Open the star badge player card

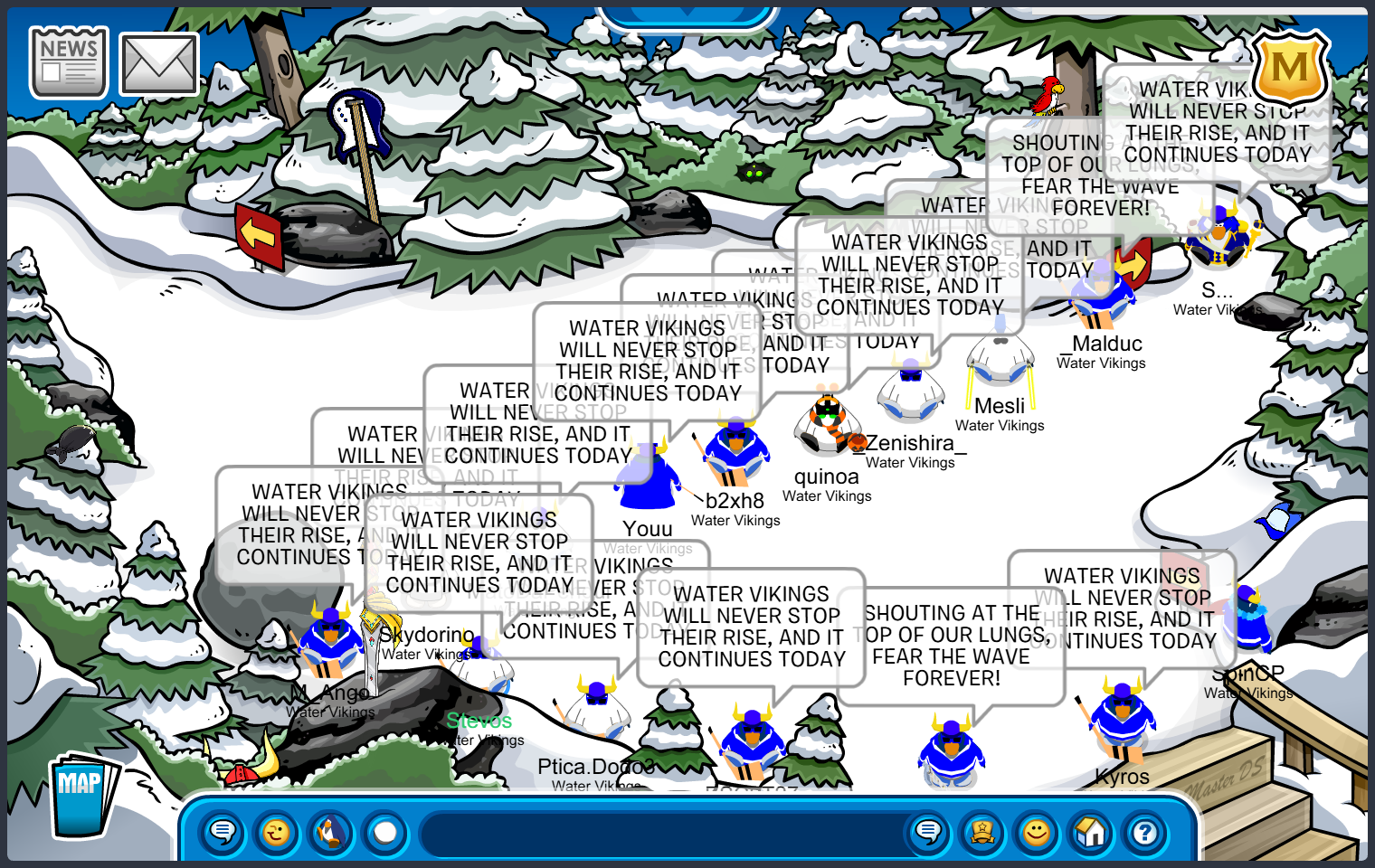click(982, 831)
